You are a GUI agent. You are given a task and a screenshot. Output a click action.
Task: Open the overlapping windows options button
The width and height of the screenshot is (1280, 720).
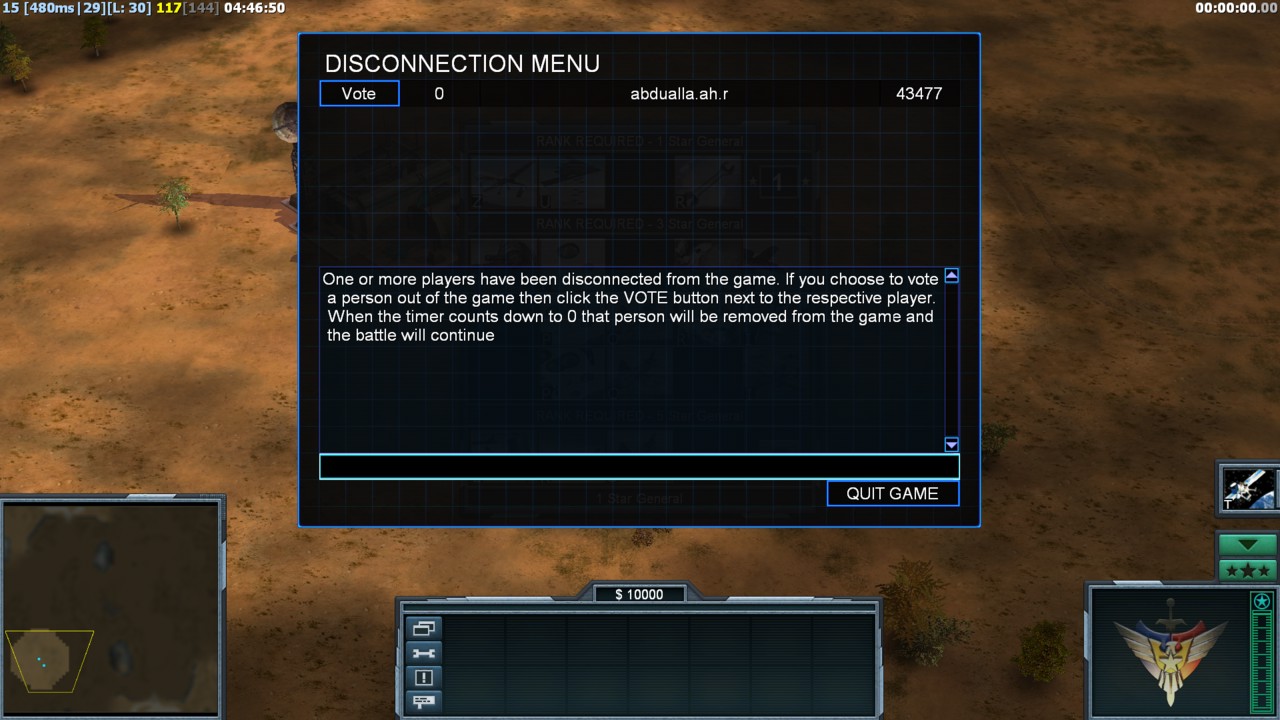click(x=423, y=629)
